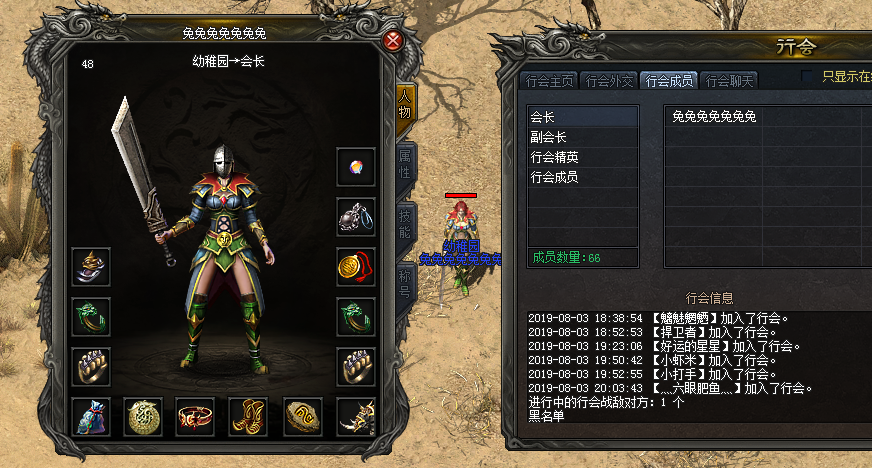Click the gold medallion with red cord
The image size is (872, 468).
[355, 267]
